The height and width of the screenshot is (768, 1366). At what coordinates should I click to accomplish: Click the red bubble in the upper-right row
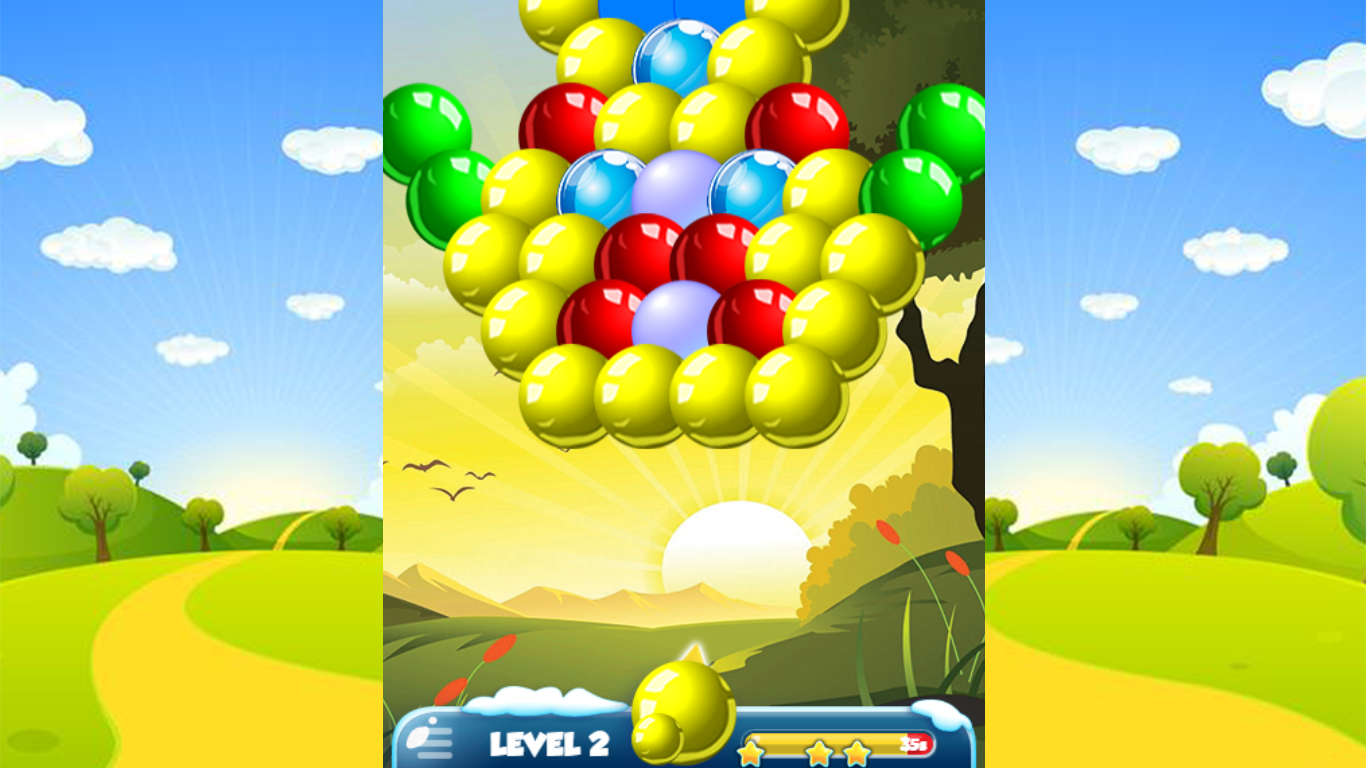pos(797,117)
